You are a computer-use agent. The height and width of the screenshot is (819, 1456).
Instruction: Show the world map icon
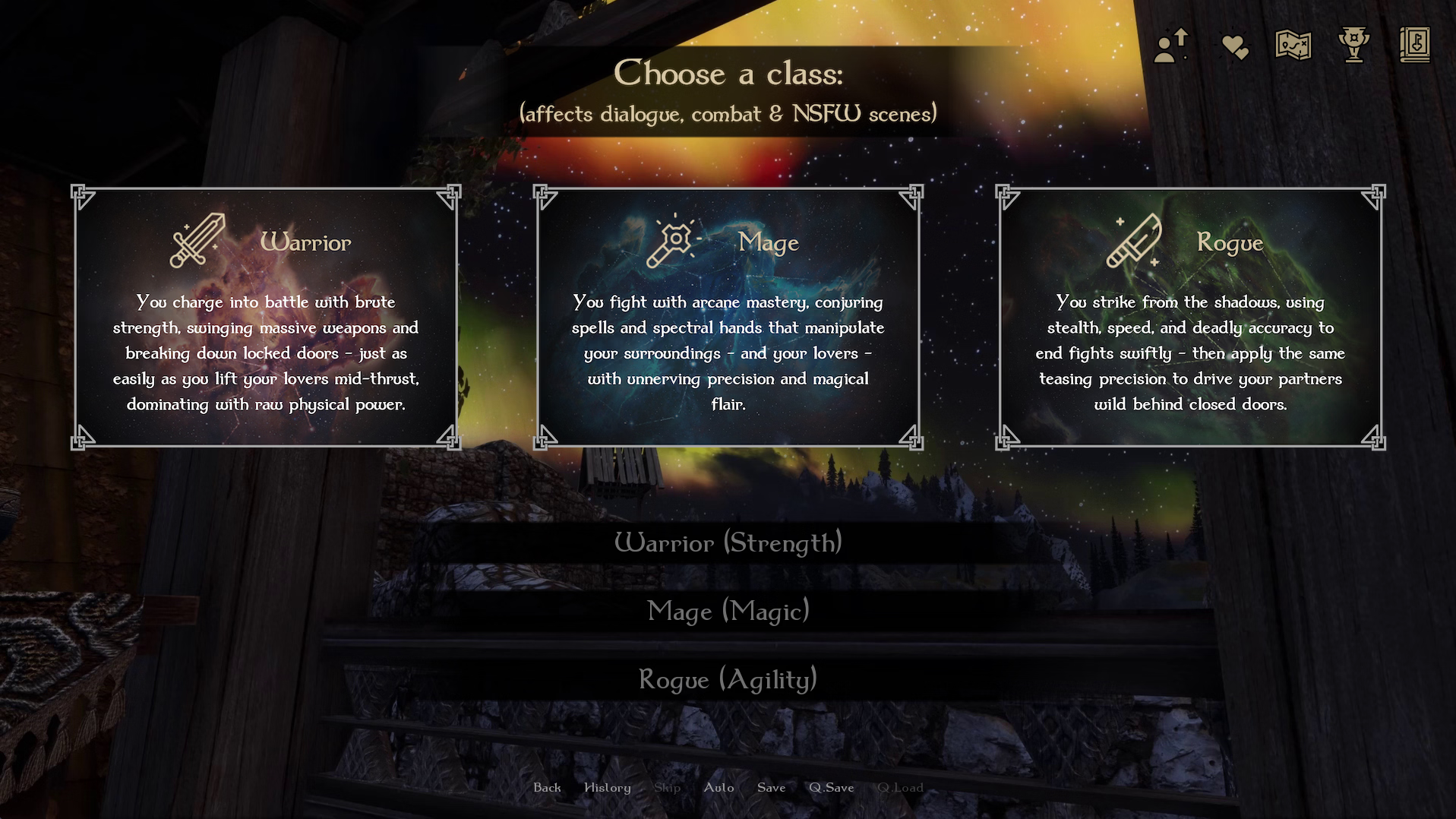tap(1293, 46)
